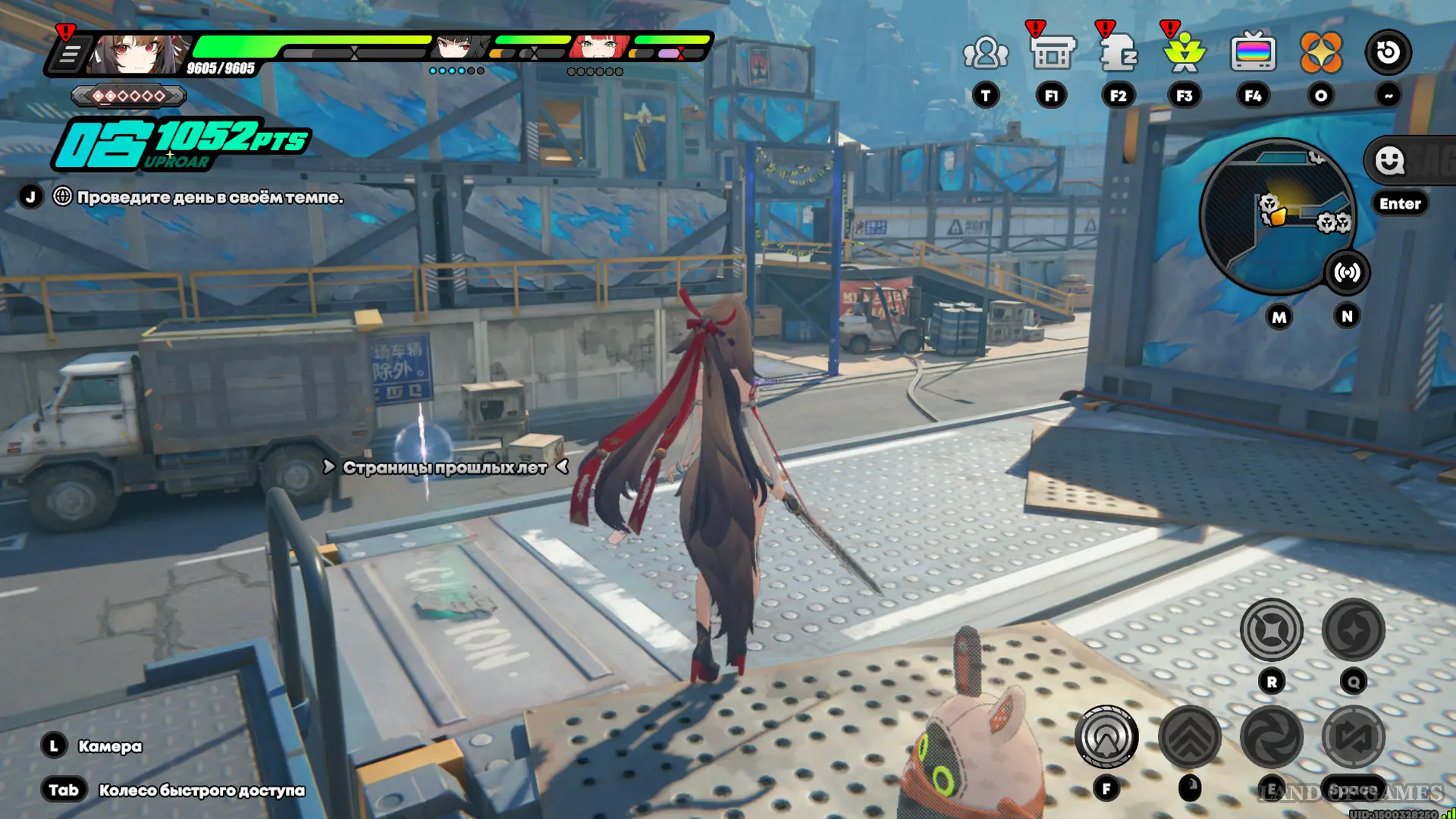
Task: Switch to the red-haired teammate portrait
Action: (x=599, y=47)
